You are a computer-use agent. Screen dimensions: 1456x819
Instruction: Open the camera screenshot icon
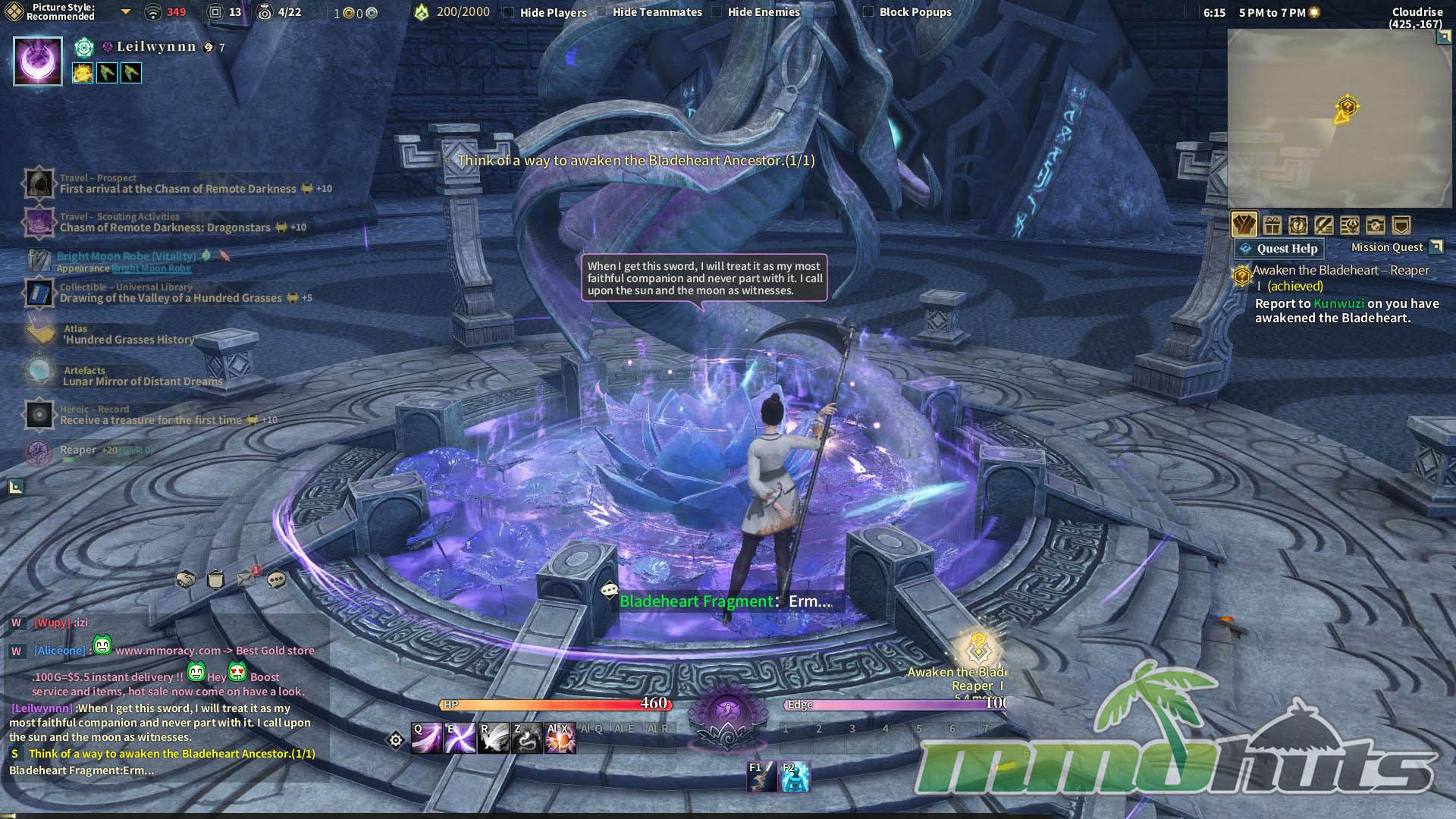coord(1375,225)
